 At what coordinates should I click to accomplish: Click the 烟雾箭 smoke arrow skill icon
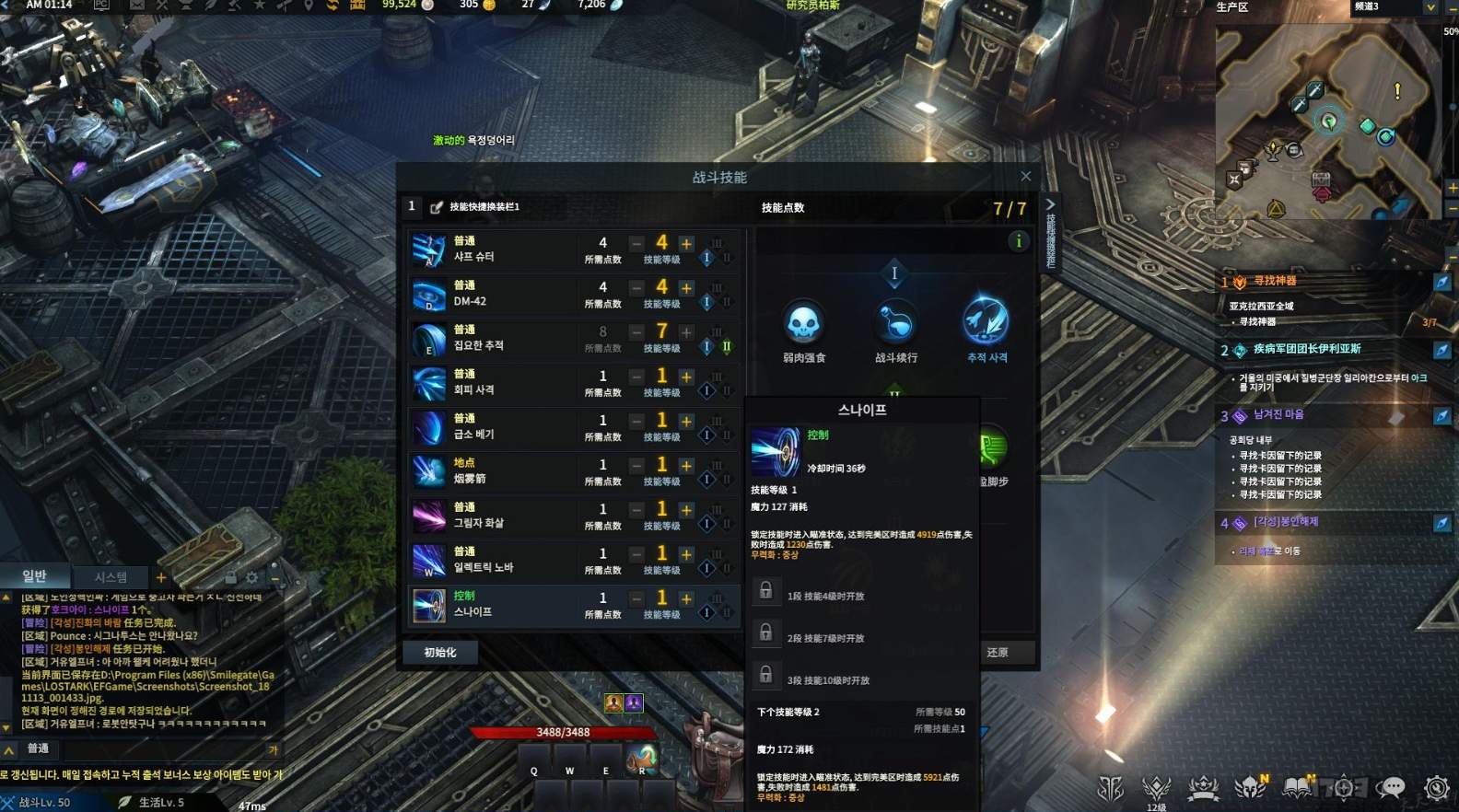[x=428, y=472]
